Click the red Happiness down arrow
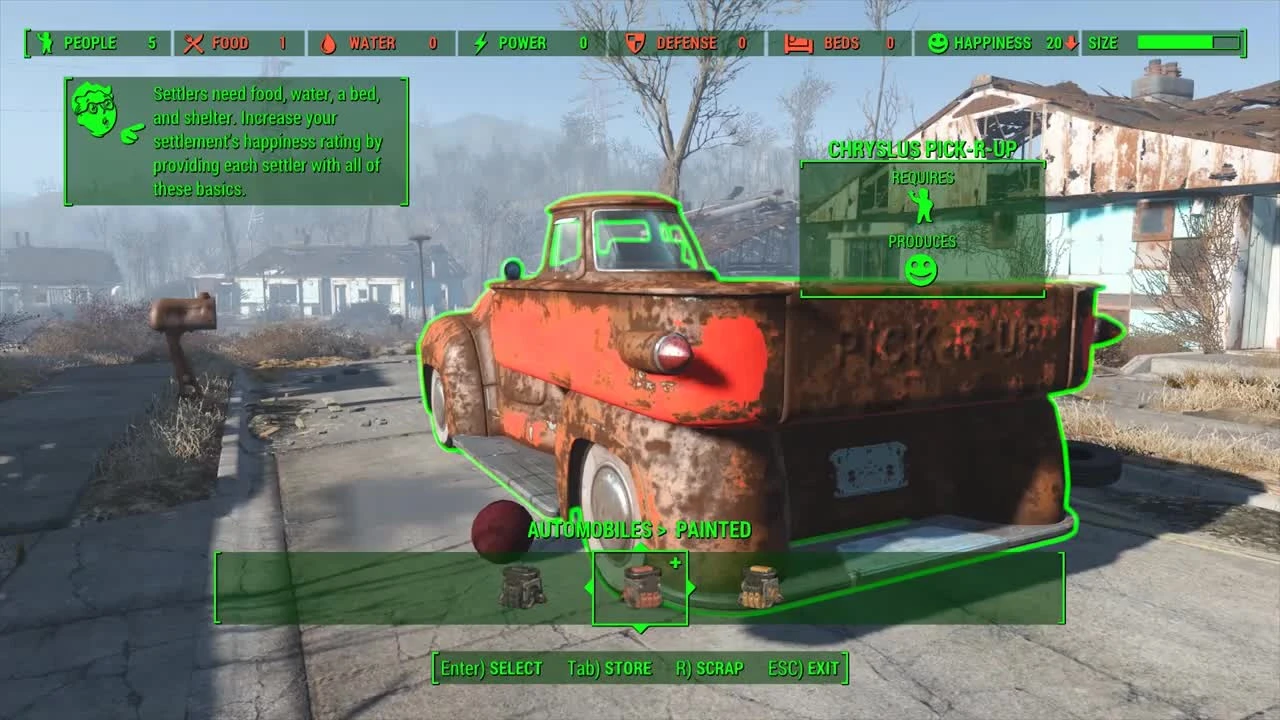Screen dimensions: 1280x720 (1071, 42)
